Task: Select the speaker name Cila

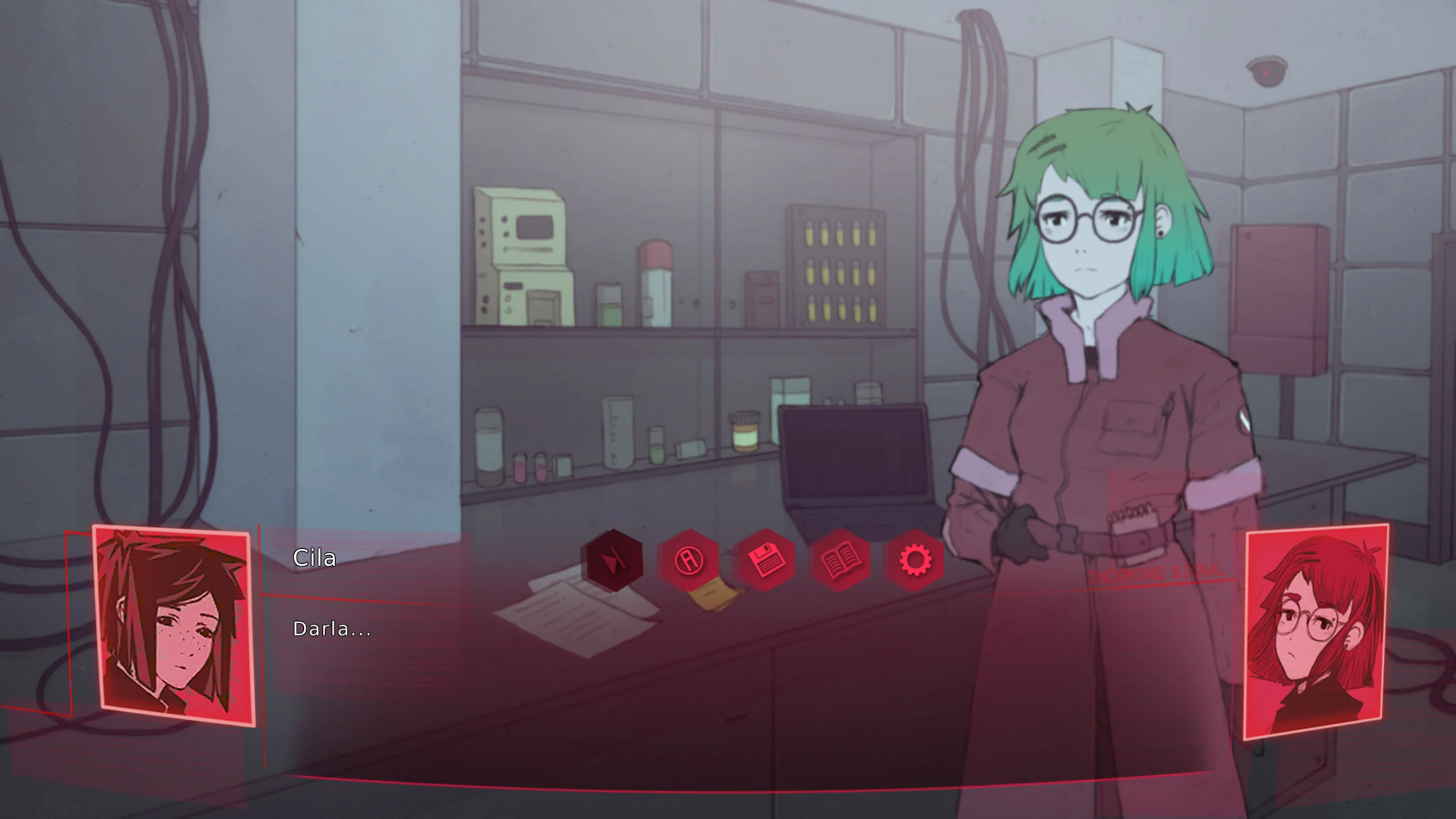Action: 315,558
